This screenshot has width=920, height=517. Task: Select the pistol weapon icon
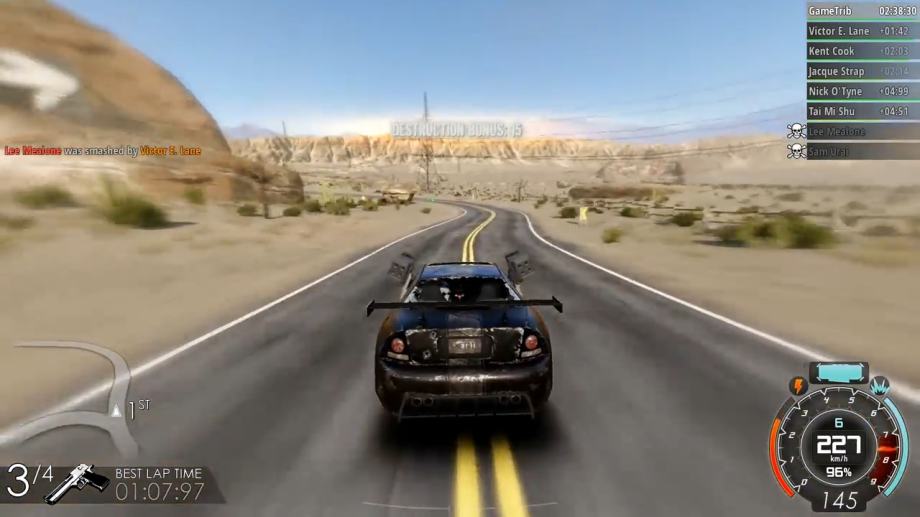(x=77, y=482)
